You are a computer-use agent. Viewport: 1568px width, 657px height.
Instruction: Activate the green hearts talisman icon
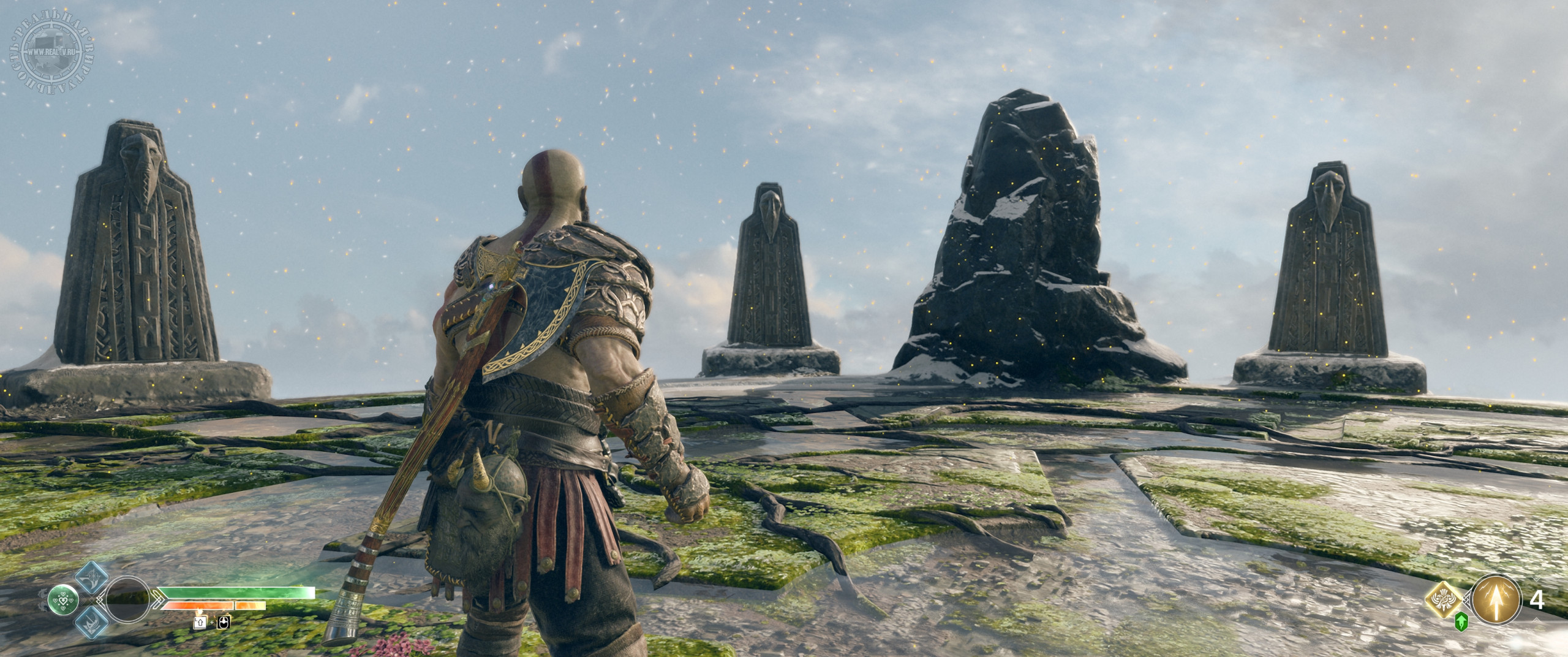coord(64,601)
